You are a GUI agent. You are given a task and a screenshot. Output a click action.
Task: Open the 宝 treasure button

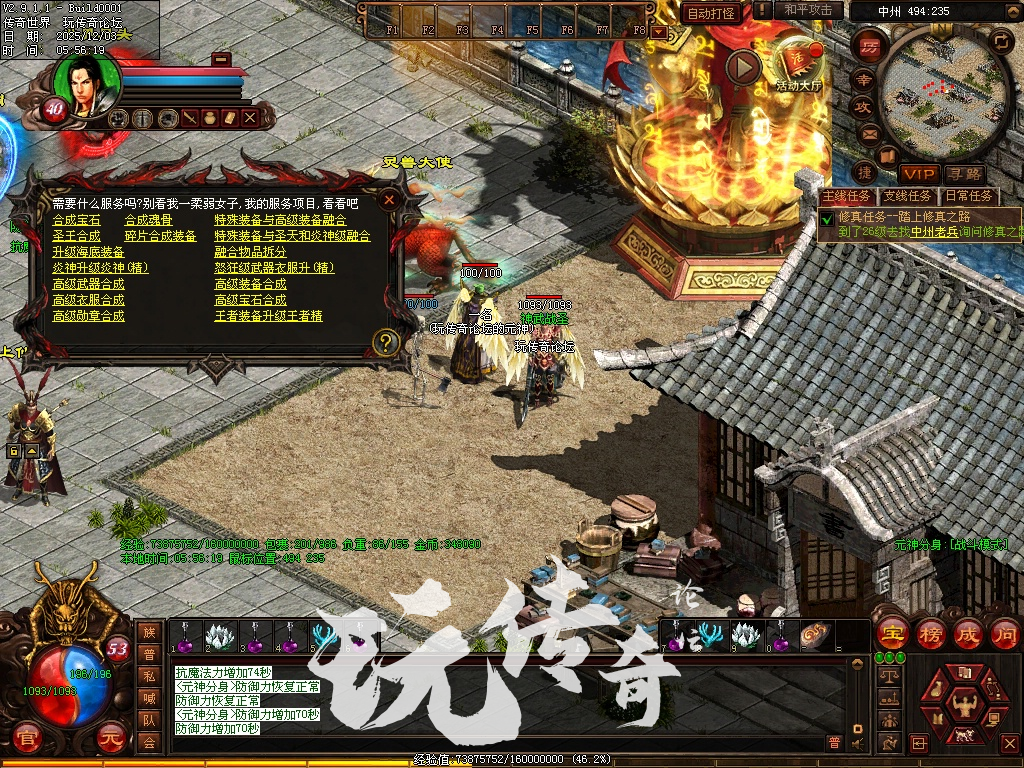[891, 634]
